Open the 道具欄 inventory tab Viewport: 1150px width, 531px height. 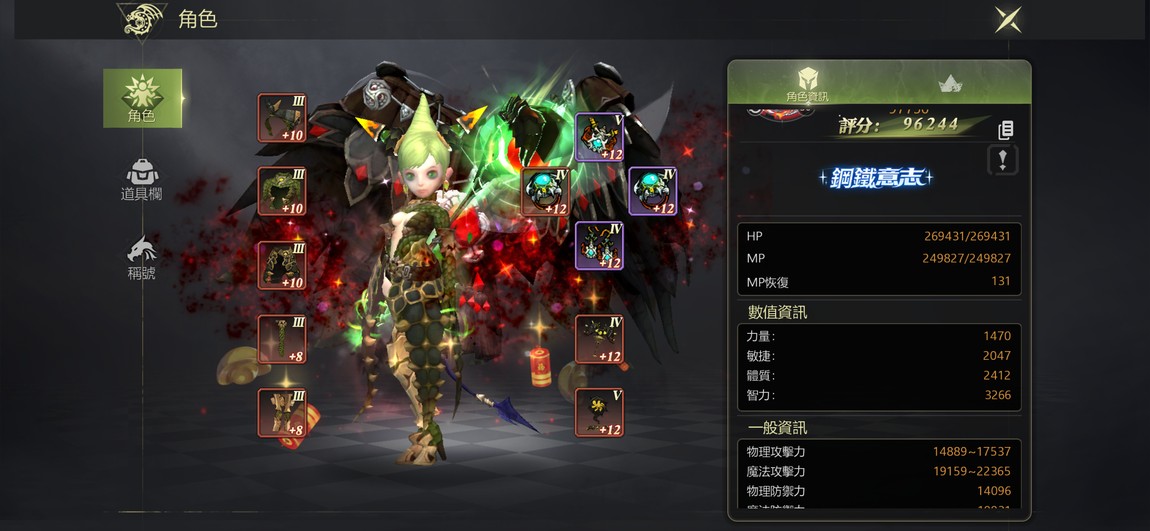tap(142, 180)
